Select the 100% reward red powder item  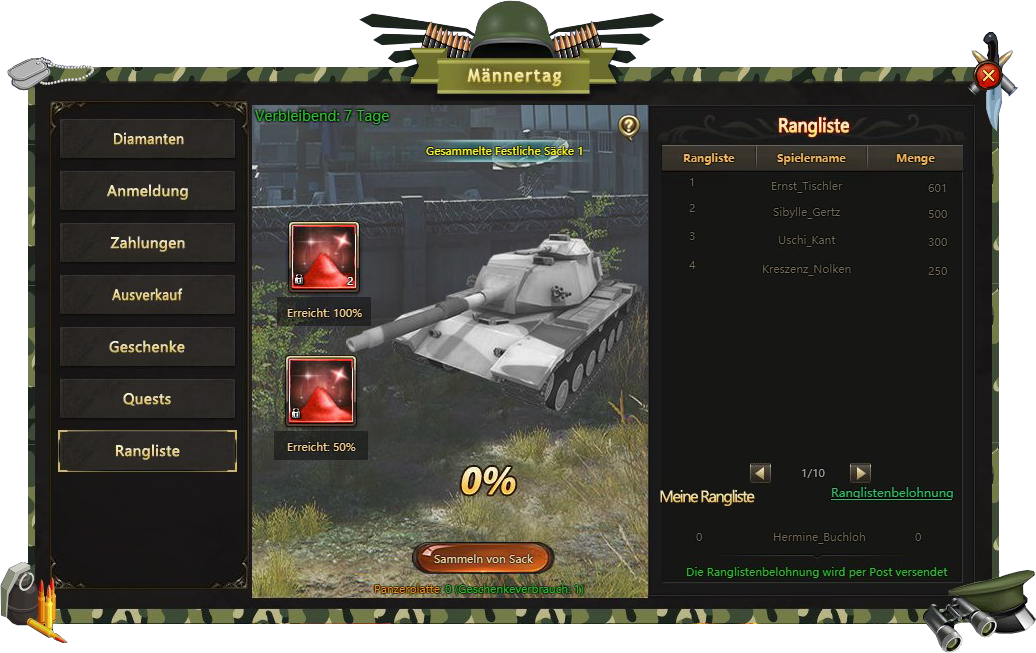tap(323, 257)
